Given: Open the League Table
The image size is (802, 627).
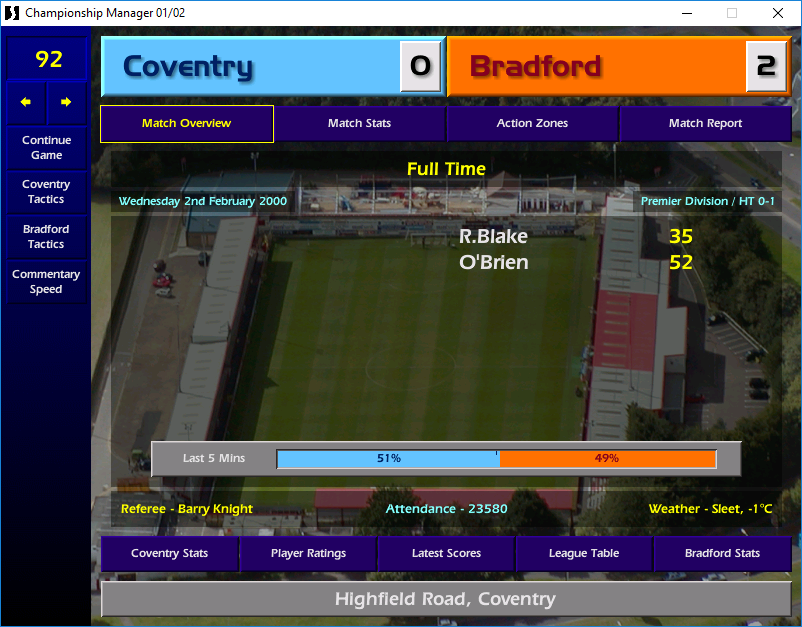Looking at the screenshot, I should click(x=584, y=553).
